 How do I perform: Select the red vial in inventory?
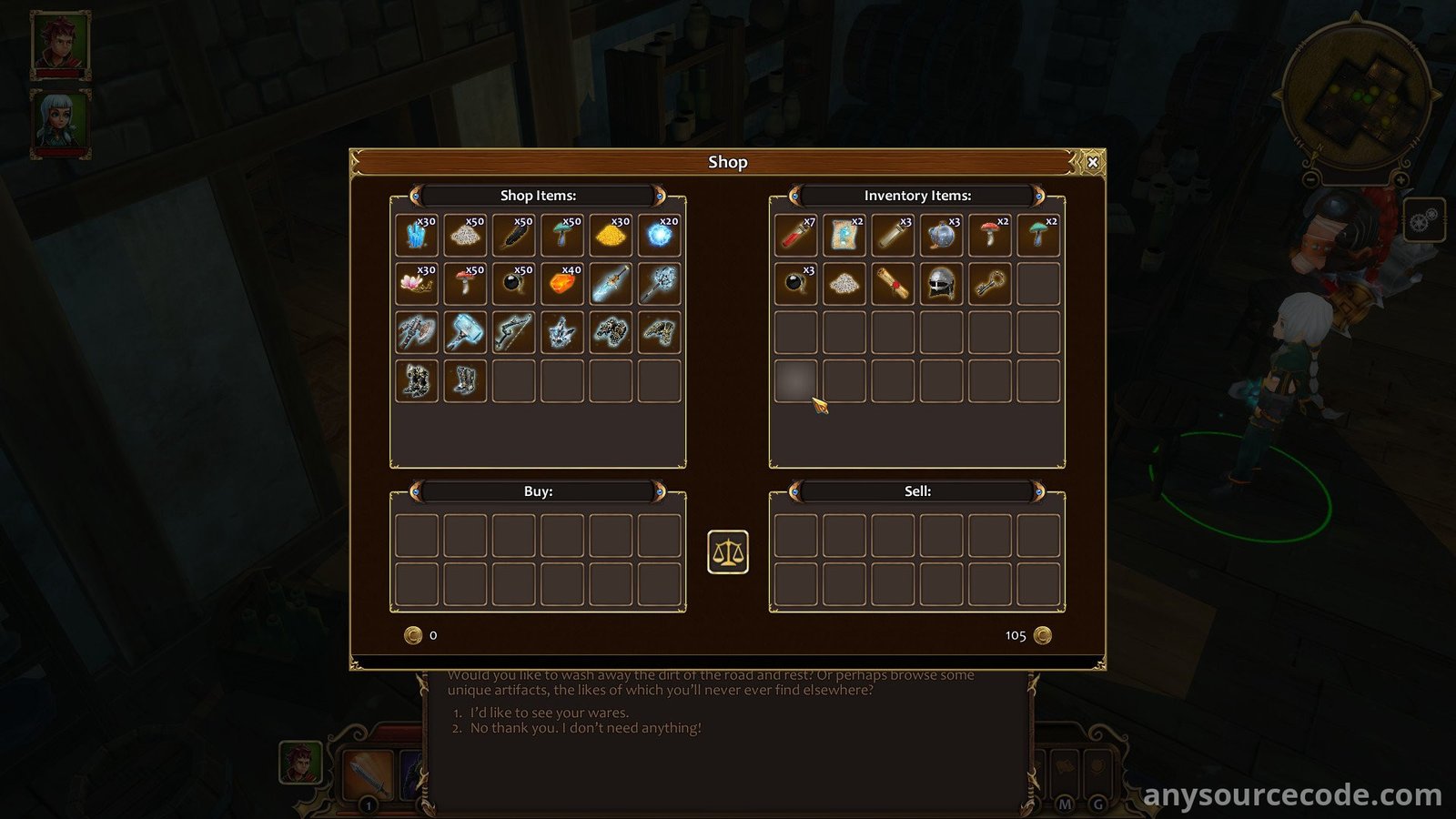coord(796,236)
